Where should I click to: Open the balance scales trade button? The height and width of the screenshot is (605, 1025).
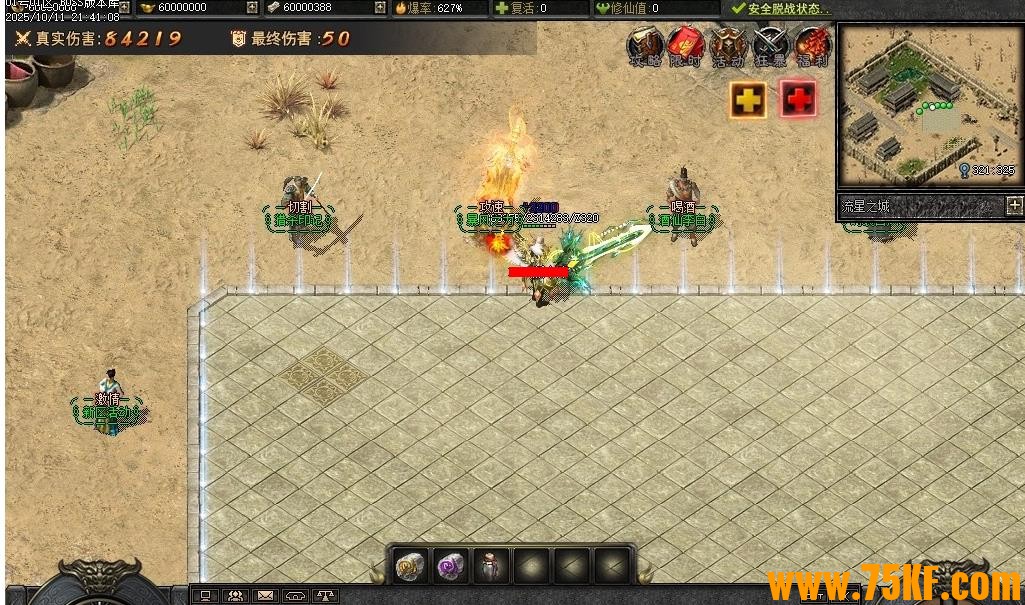325,595
